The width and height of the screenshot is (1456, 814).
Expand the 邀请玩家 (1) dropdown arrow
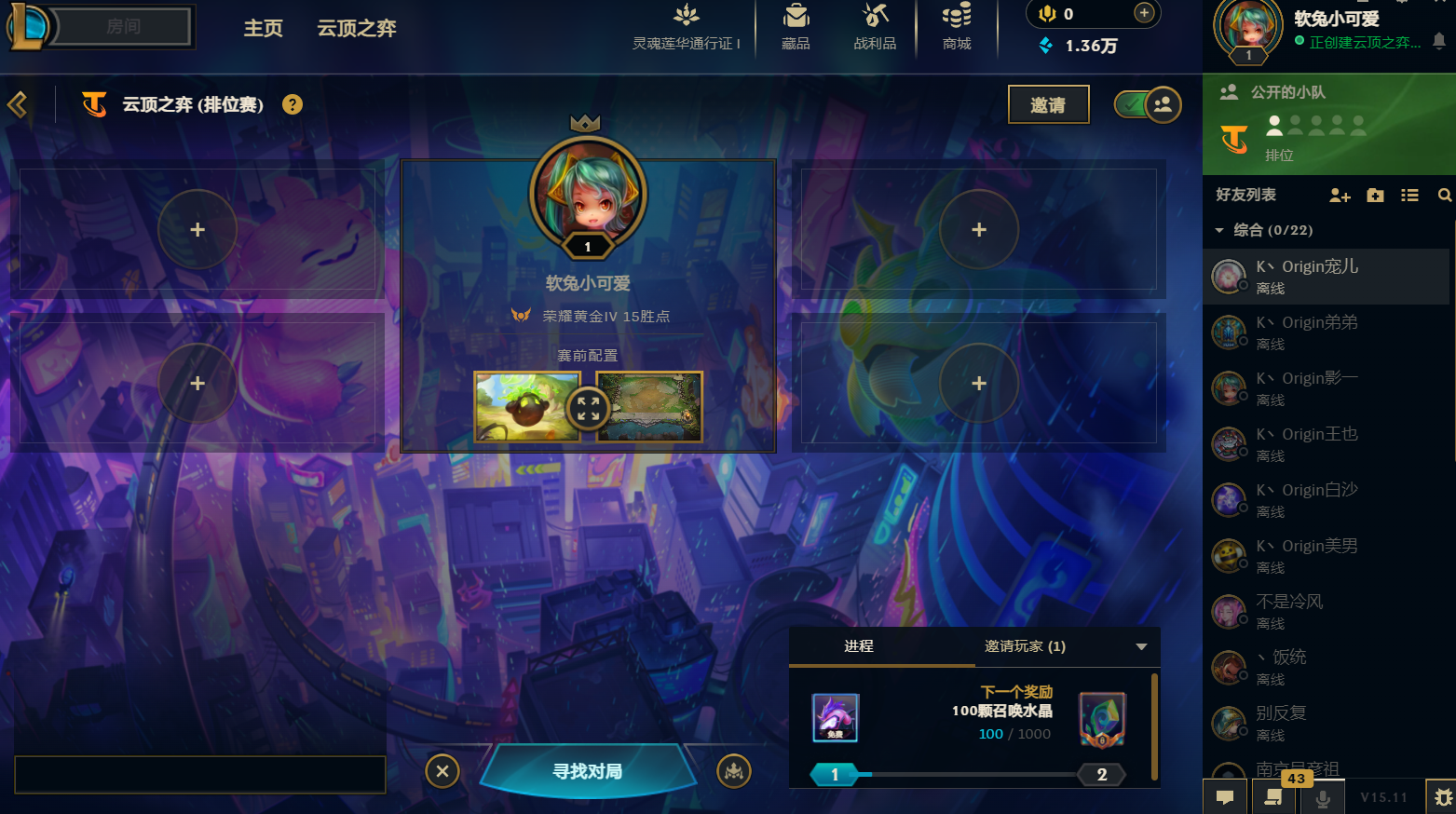click(x=1142, y=645)
